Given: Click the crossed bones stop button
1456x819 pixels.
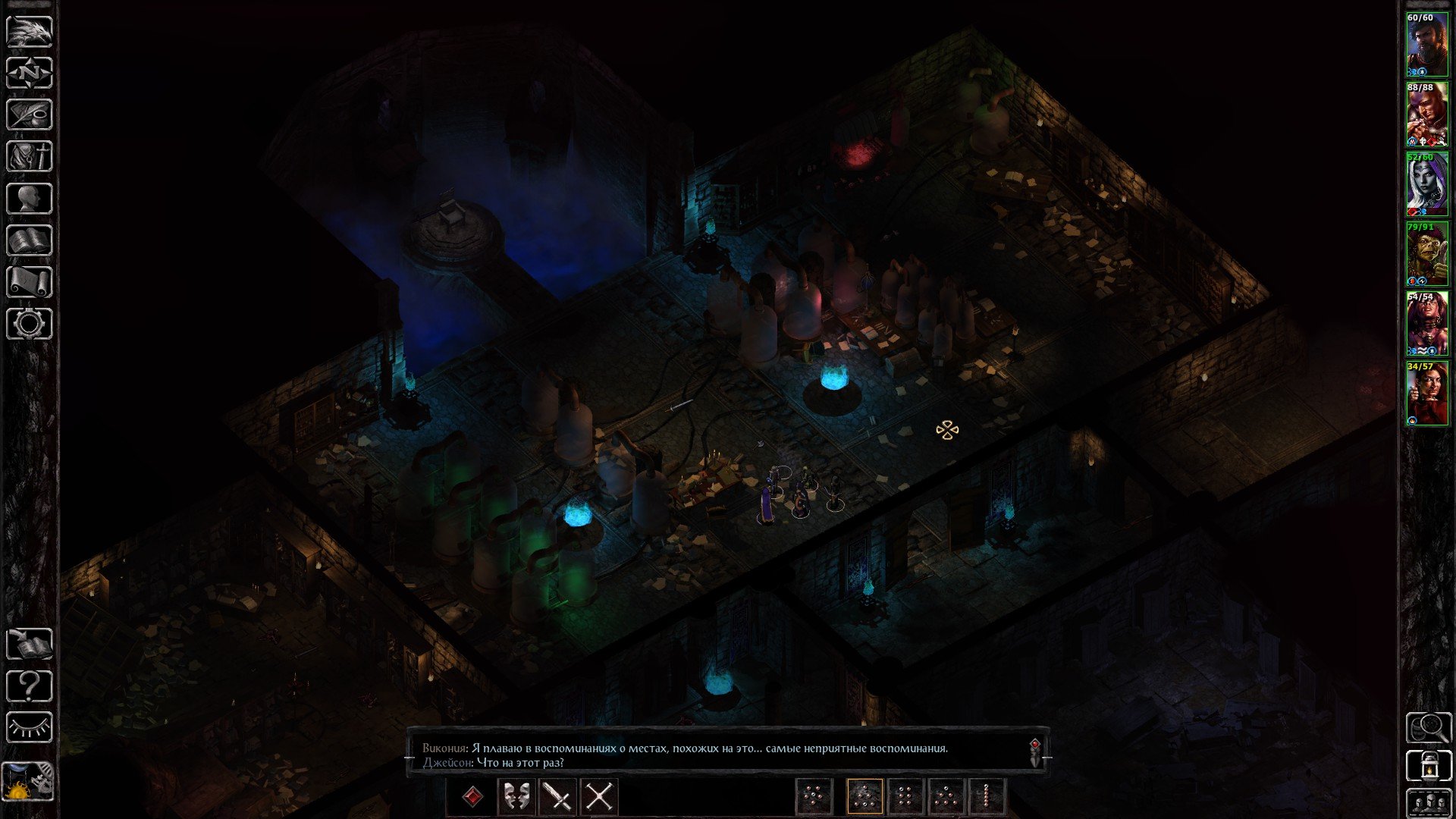Looking at the screenshot, I should tap(599, 797).
